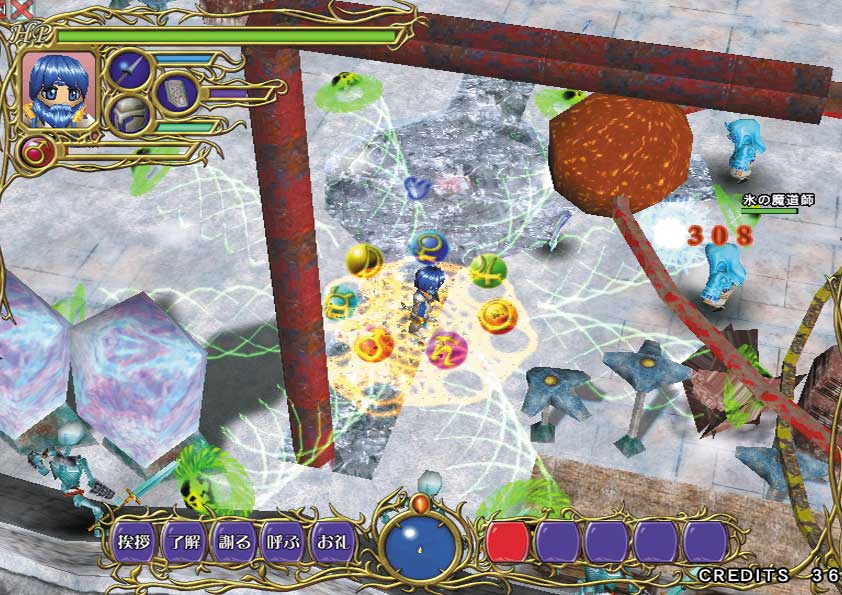Tap the 謝る apology chat button
Image resolution: width=842 pixels, height=595 pixels.
click(234, 542)
